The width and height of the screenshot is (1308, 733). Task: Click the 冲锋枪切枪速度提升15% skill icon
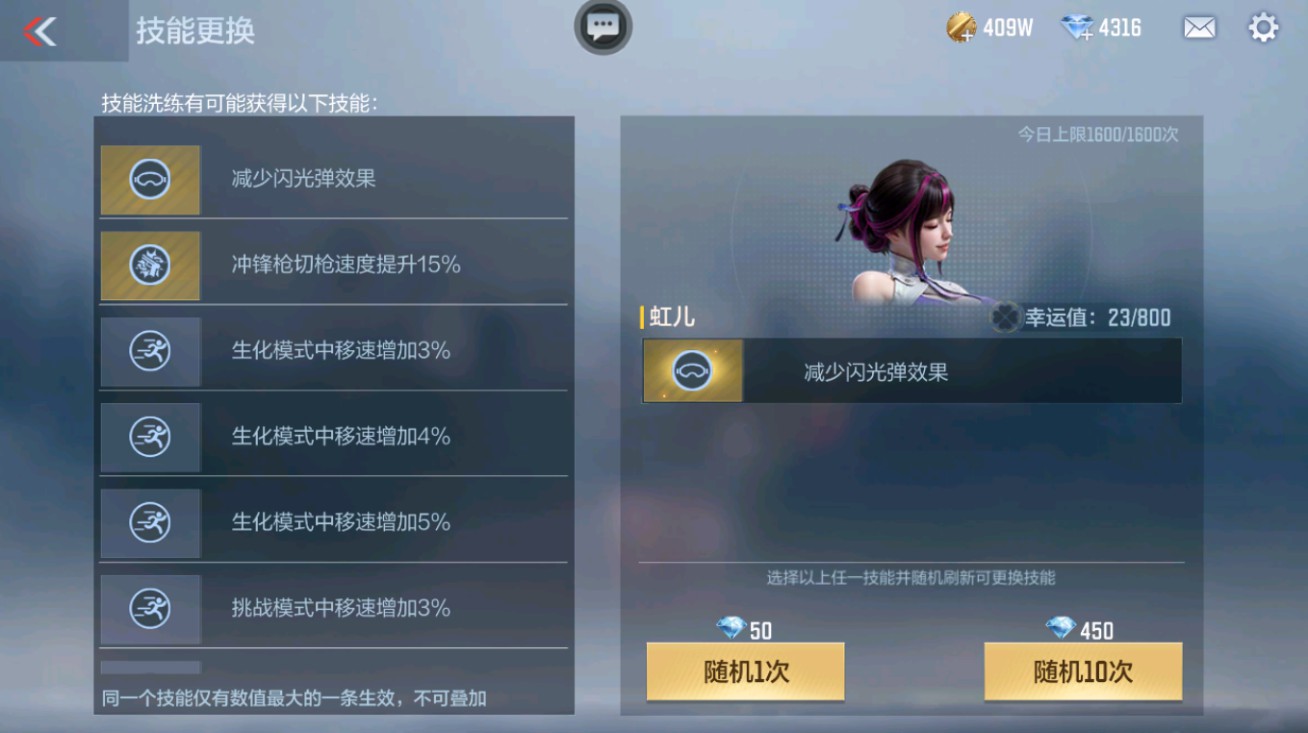pos(150,266)
